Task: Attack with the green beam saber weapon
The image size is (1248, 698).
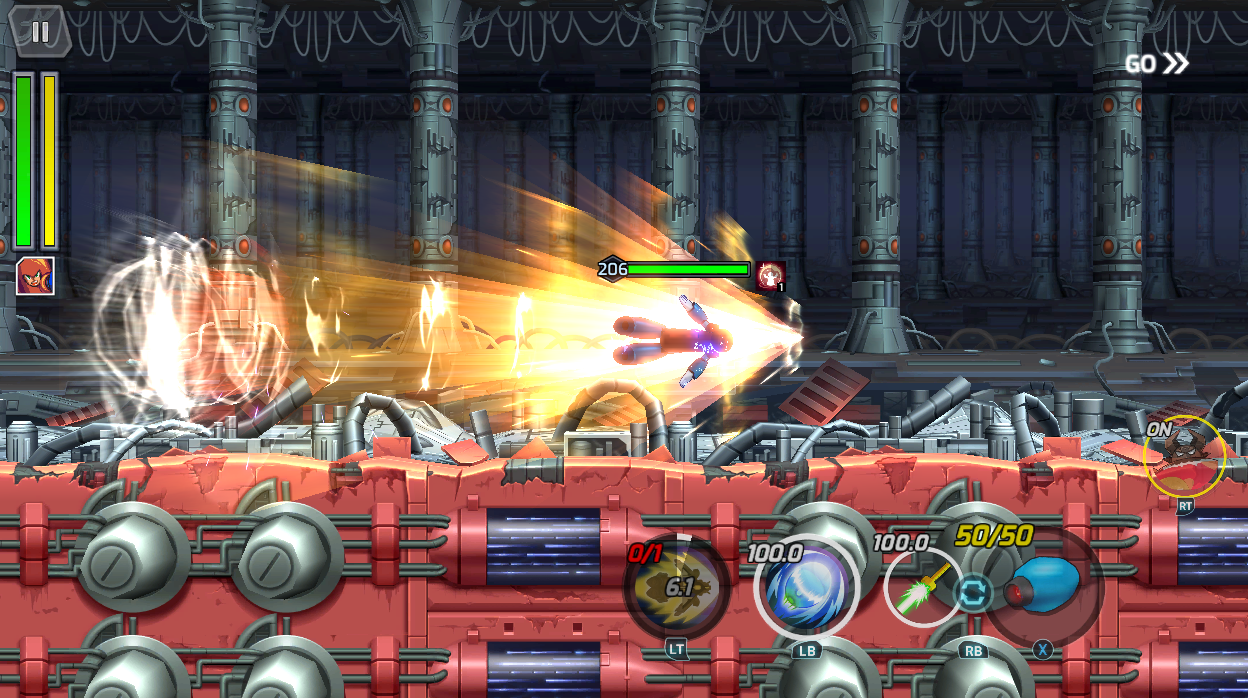Action: coord(922,588)
